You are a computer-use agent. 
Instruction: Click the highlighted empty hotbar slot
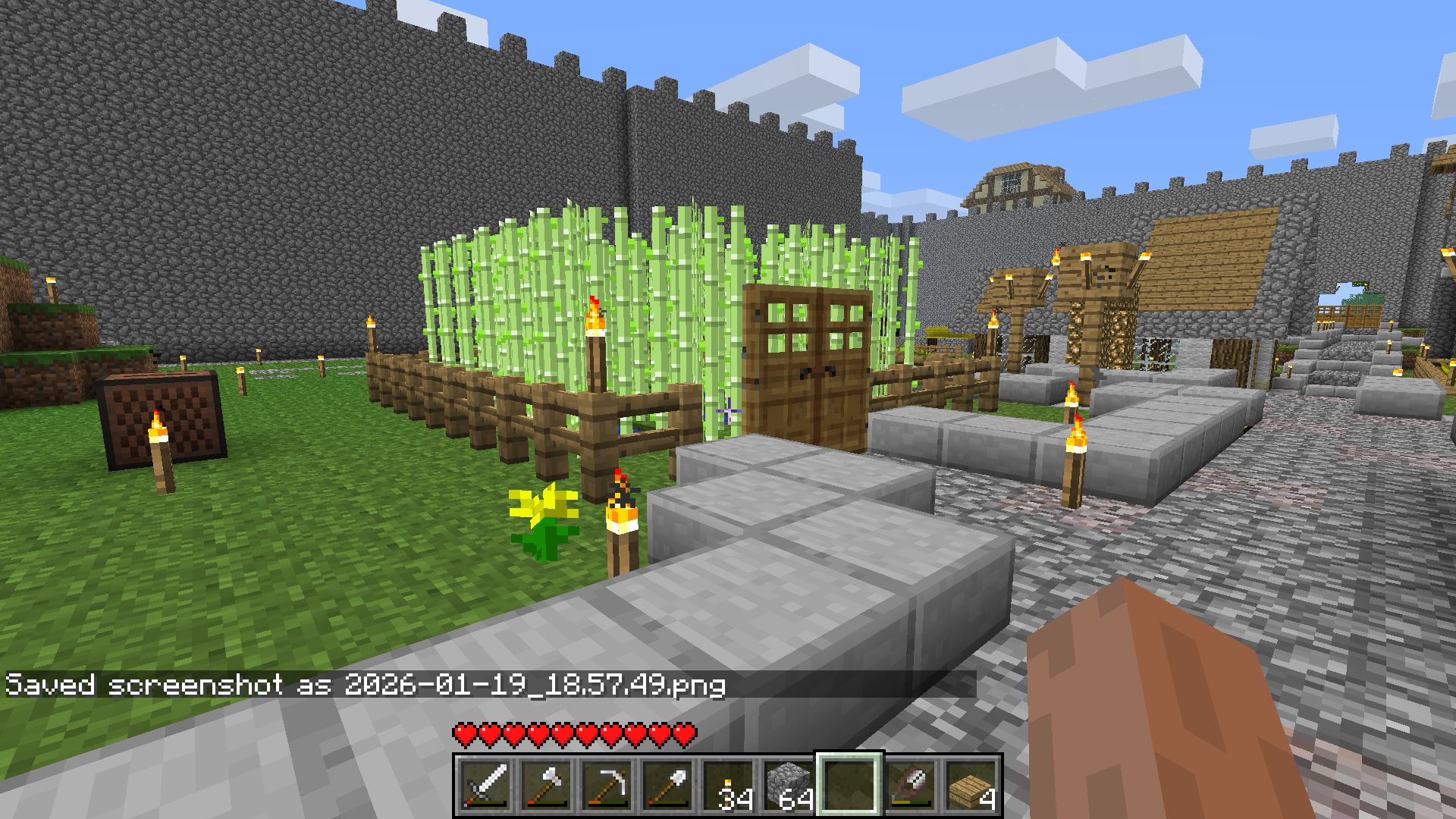point(849,786)
